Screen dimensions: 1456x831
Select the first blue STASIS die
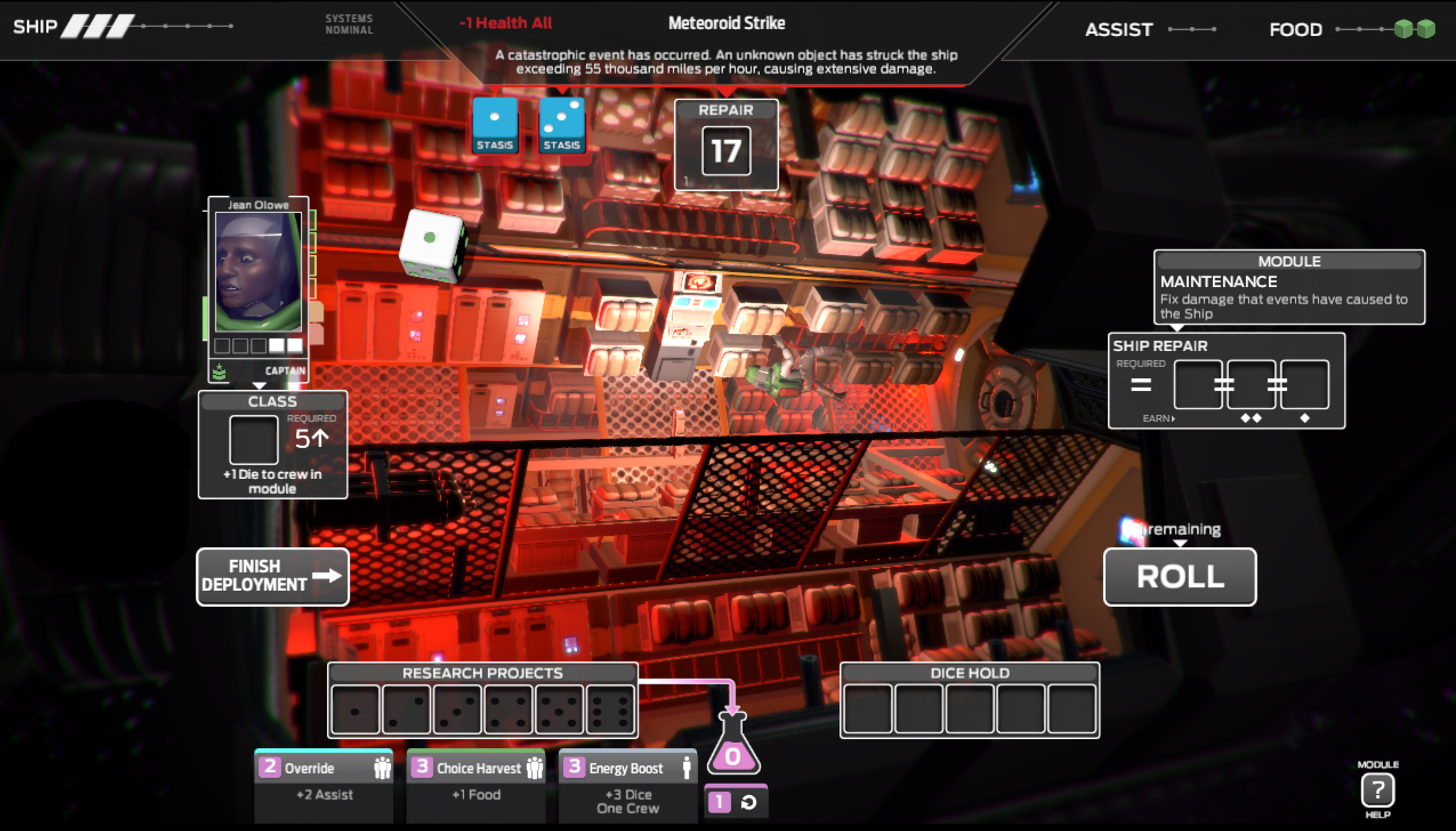pos(495,124)
